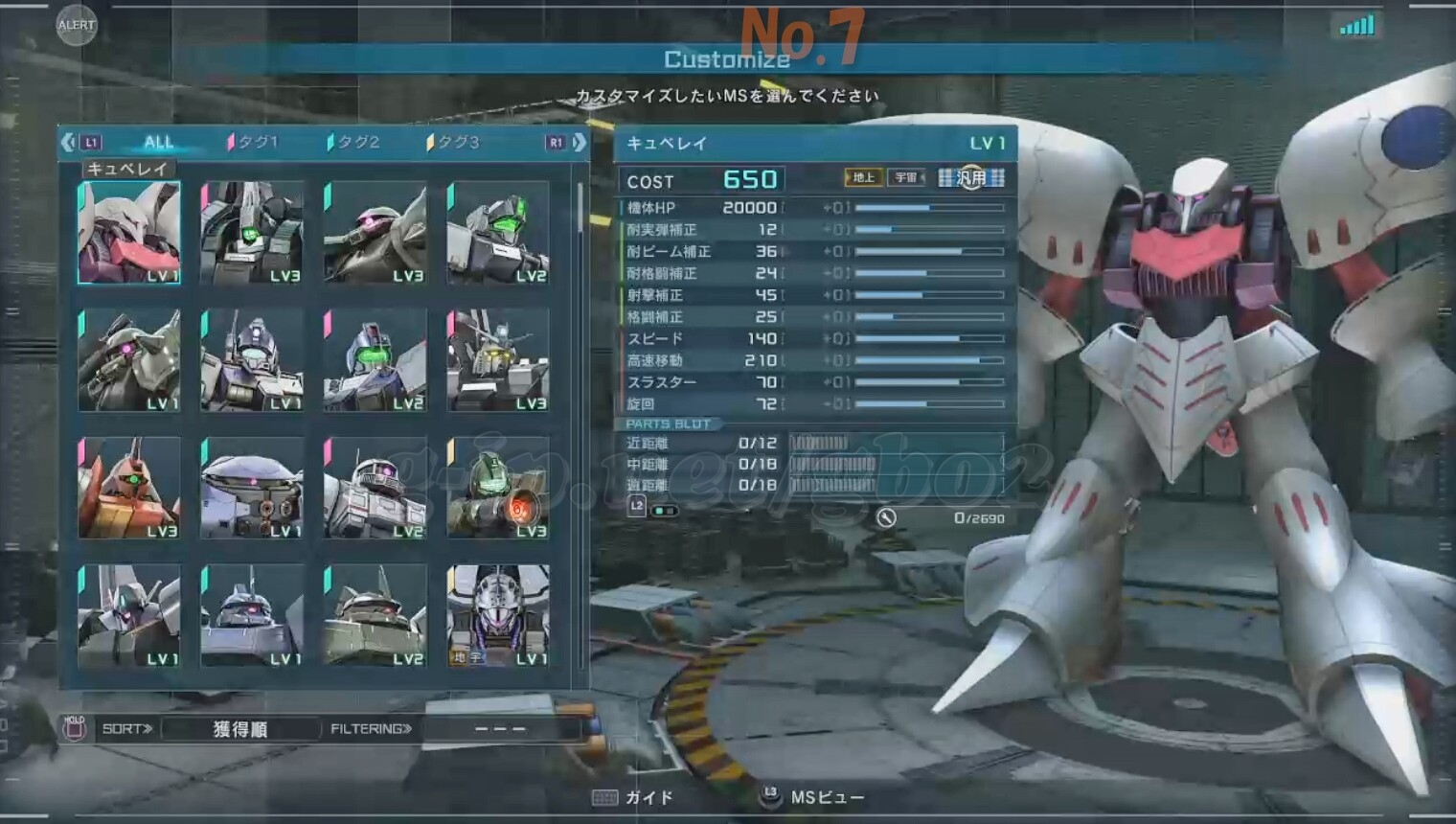Select the 近距離 parts slot row
1456x824 pixels.
click(x=812, y=443)
